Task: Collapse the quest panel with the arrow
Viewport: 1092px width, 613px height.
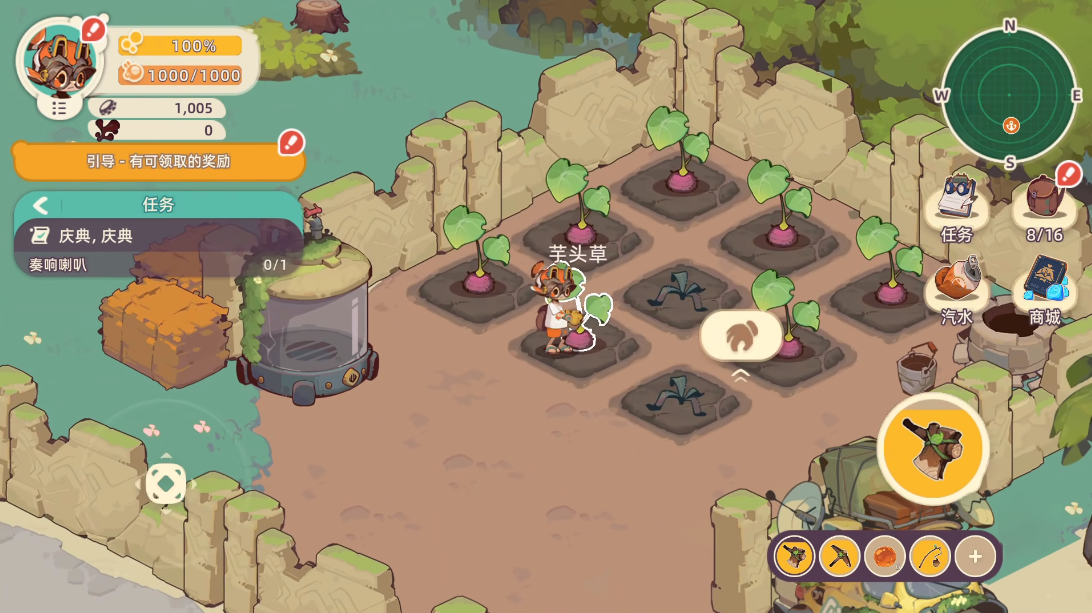Action: coord(41,205)
